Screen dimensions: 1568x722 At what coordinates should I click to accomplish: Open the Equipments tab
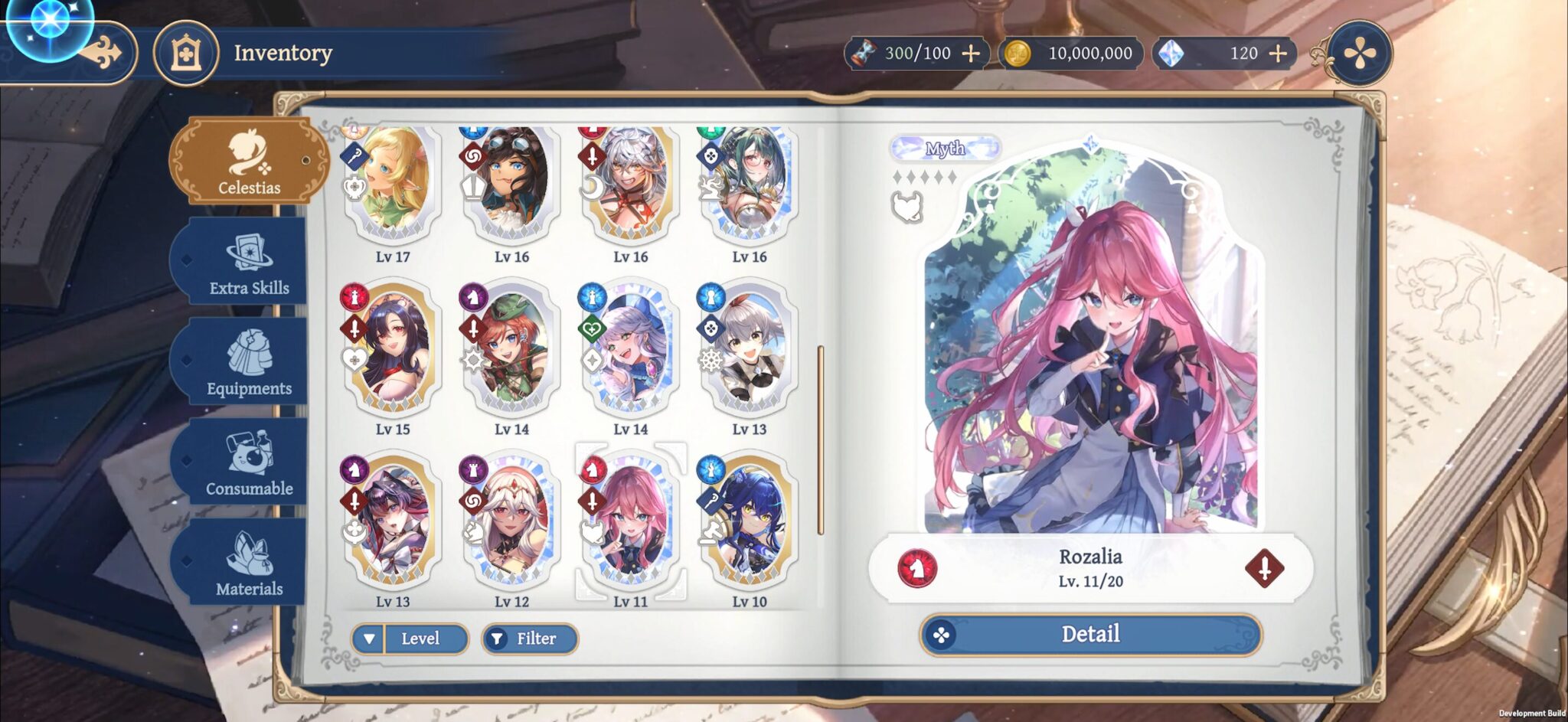[248, 364]
